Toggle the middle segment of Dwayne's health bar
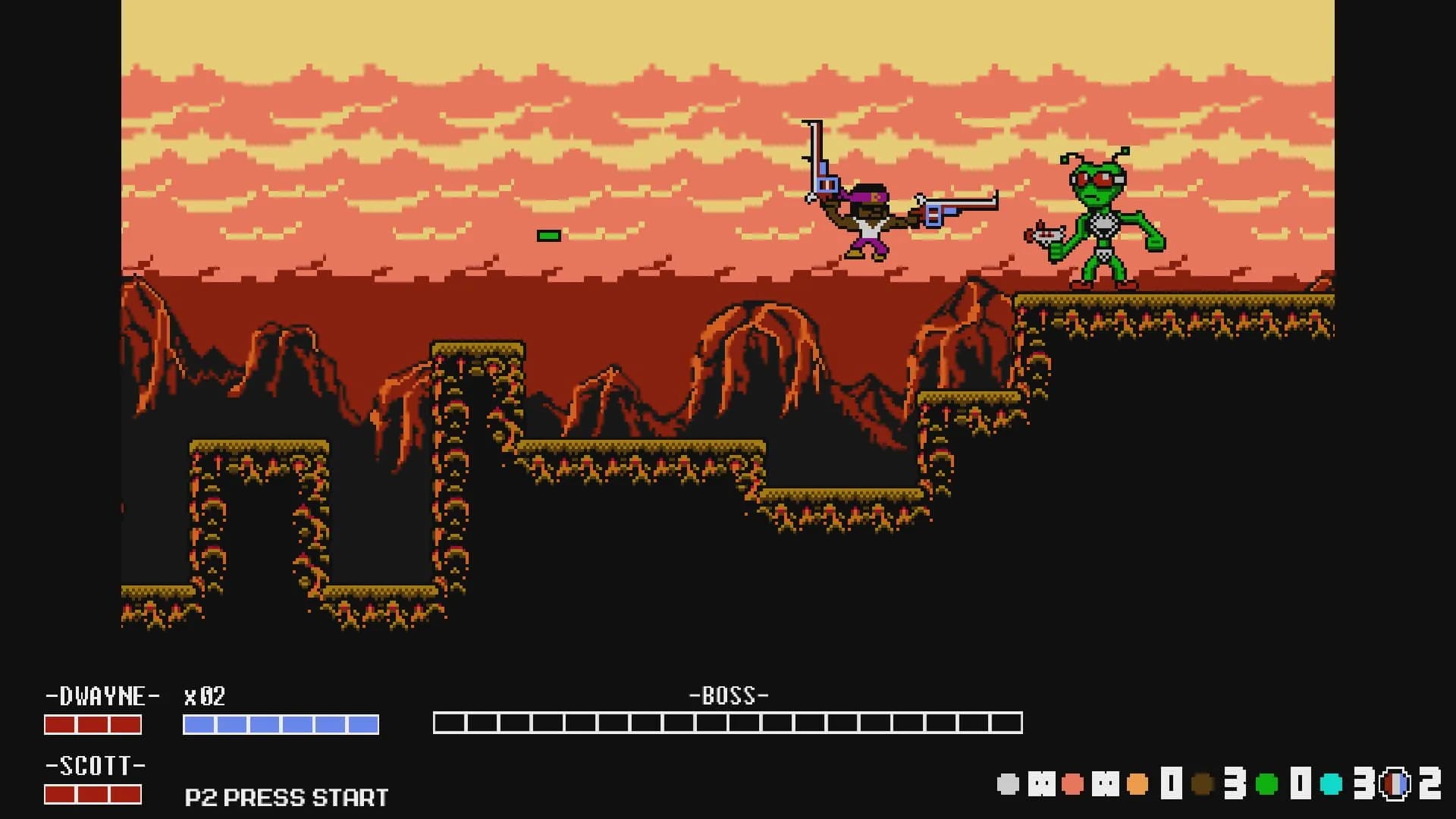 pyautogui.click(x=93, y=726)
